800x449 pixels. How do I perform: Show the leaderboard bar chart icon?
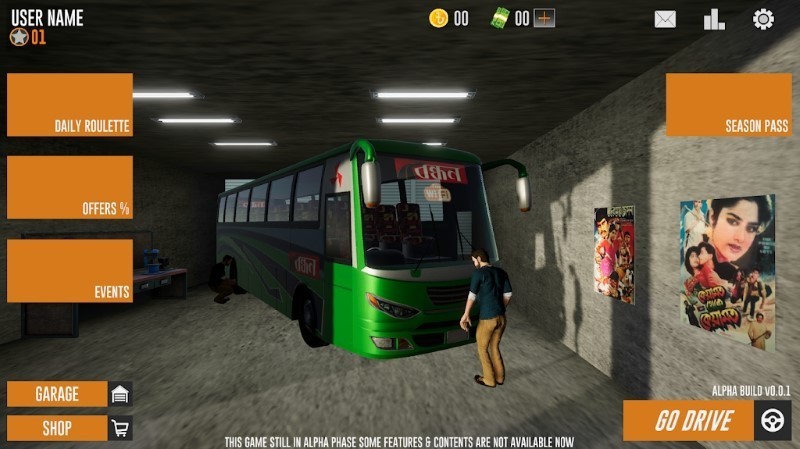click(x=714, y=19)
